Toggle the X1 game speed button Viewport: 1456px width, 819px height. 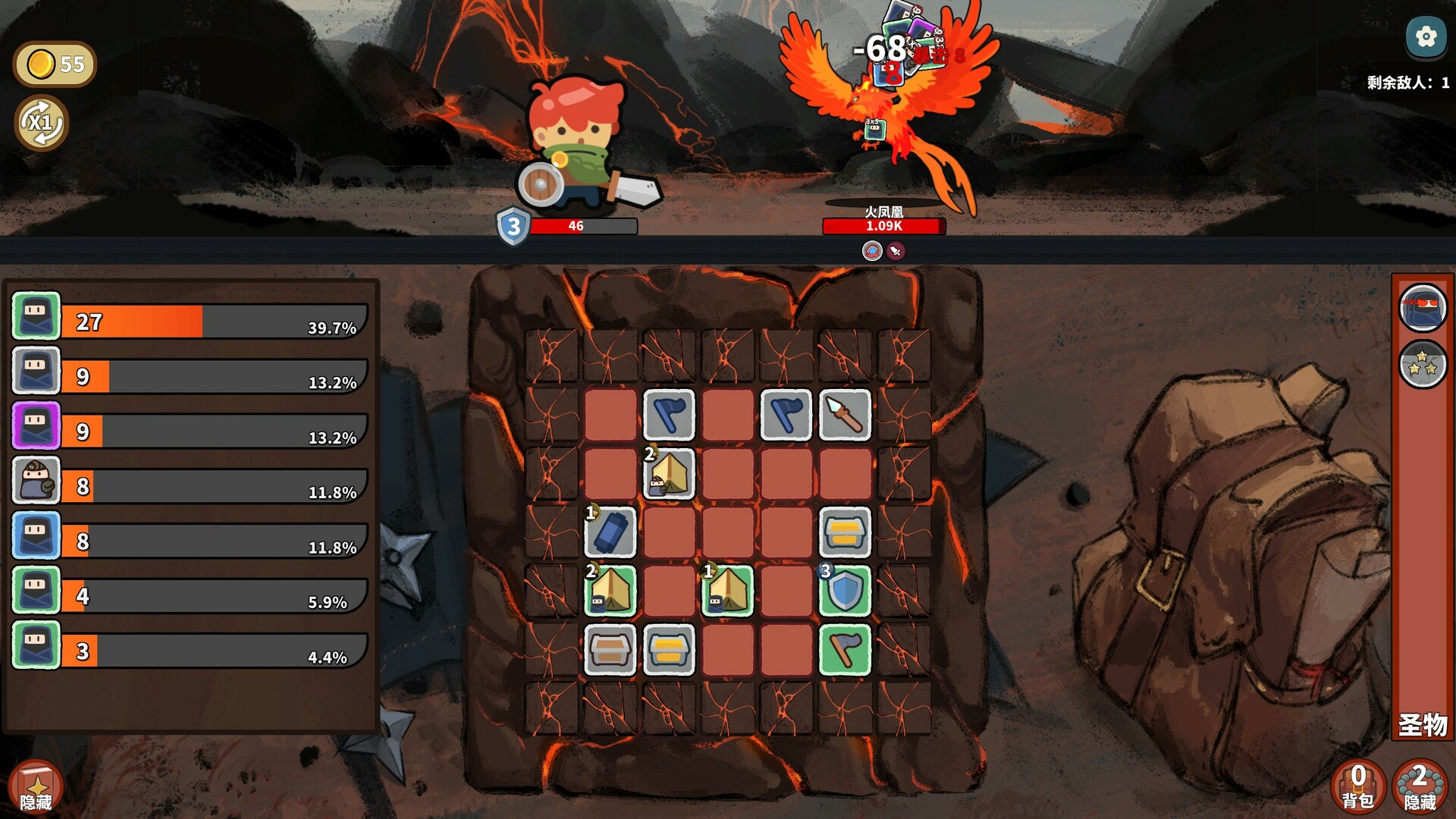[x=42, y=123]
